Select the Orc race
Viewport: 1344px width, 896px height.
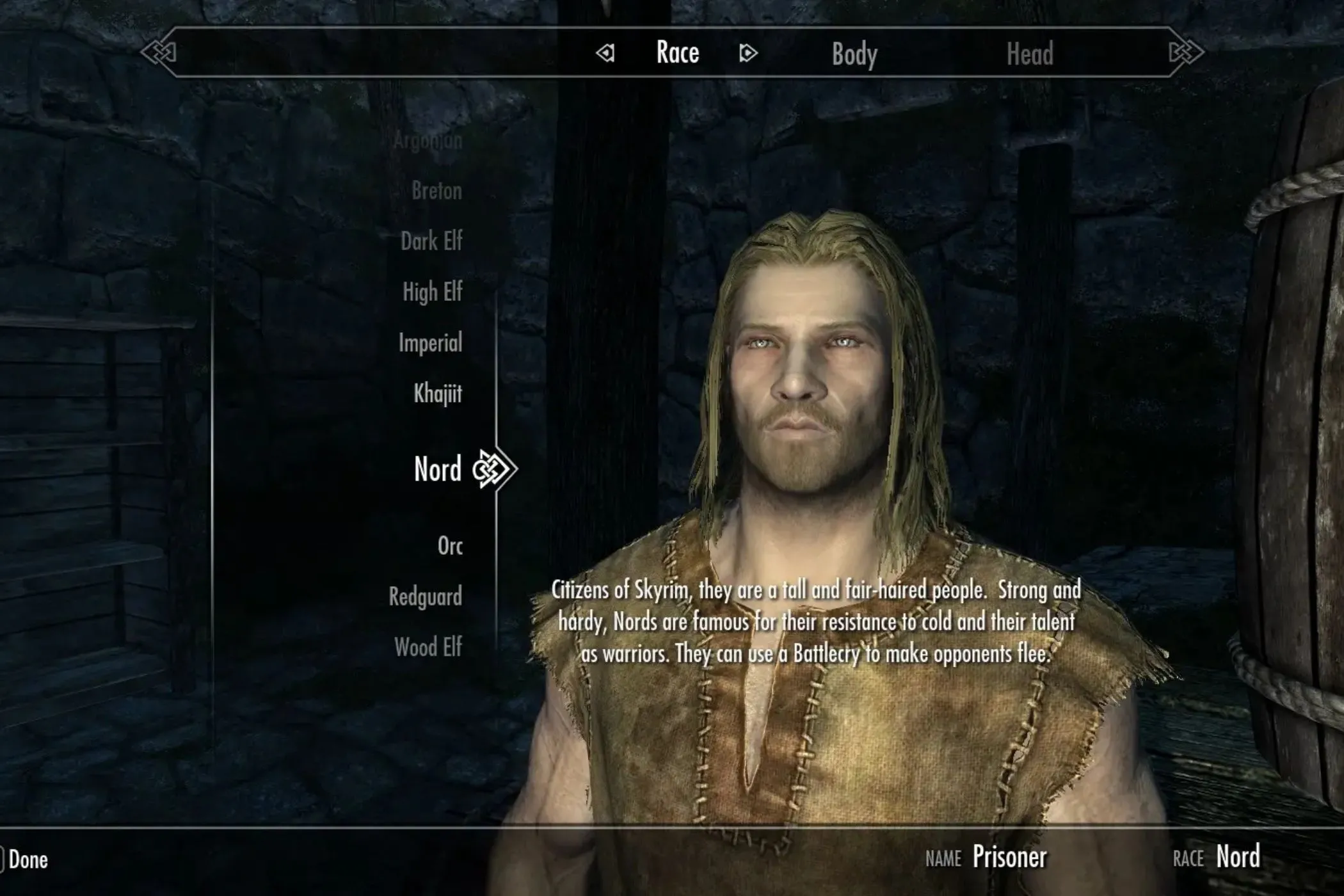coord(449,545)
